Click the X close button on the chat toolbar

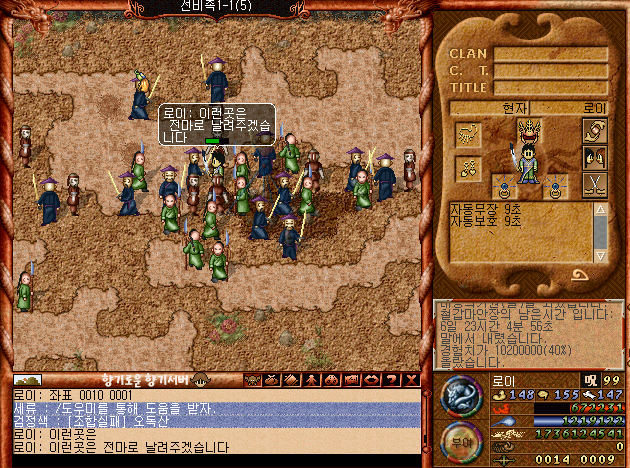point(410,379)
